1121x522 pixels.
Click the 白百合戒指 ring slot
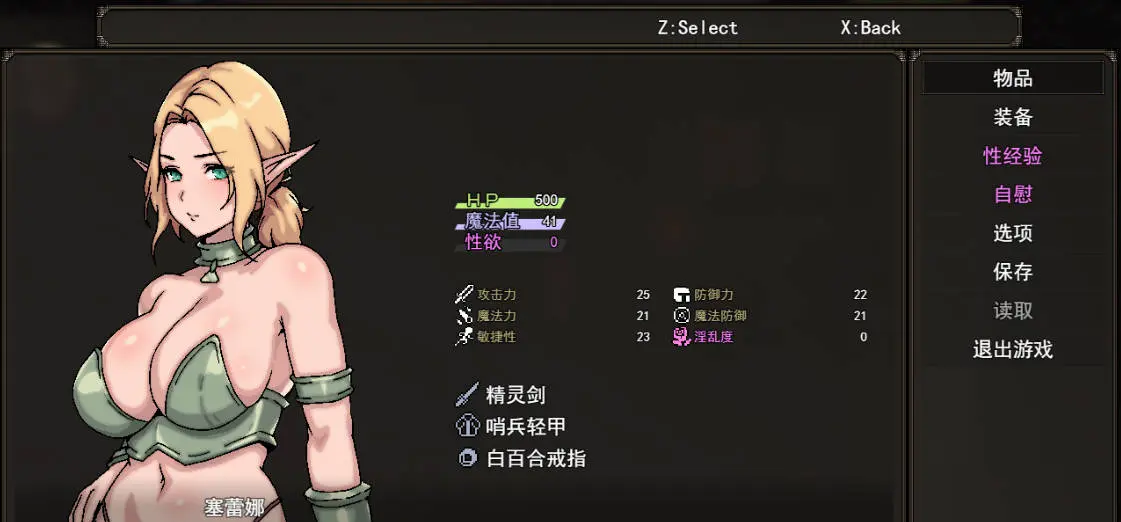534,459
